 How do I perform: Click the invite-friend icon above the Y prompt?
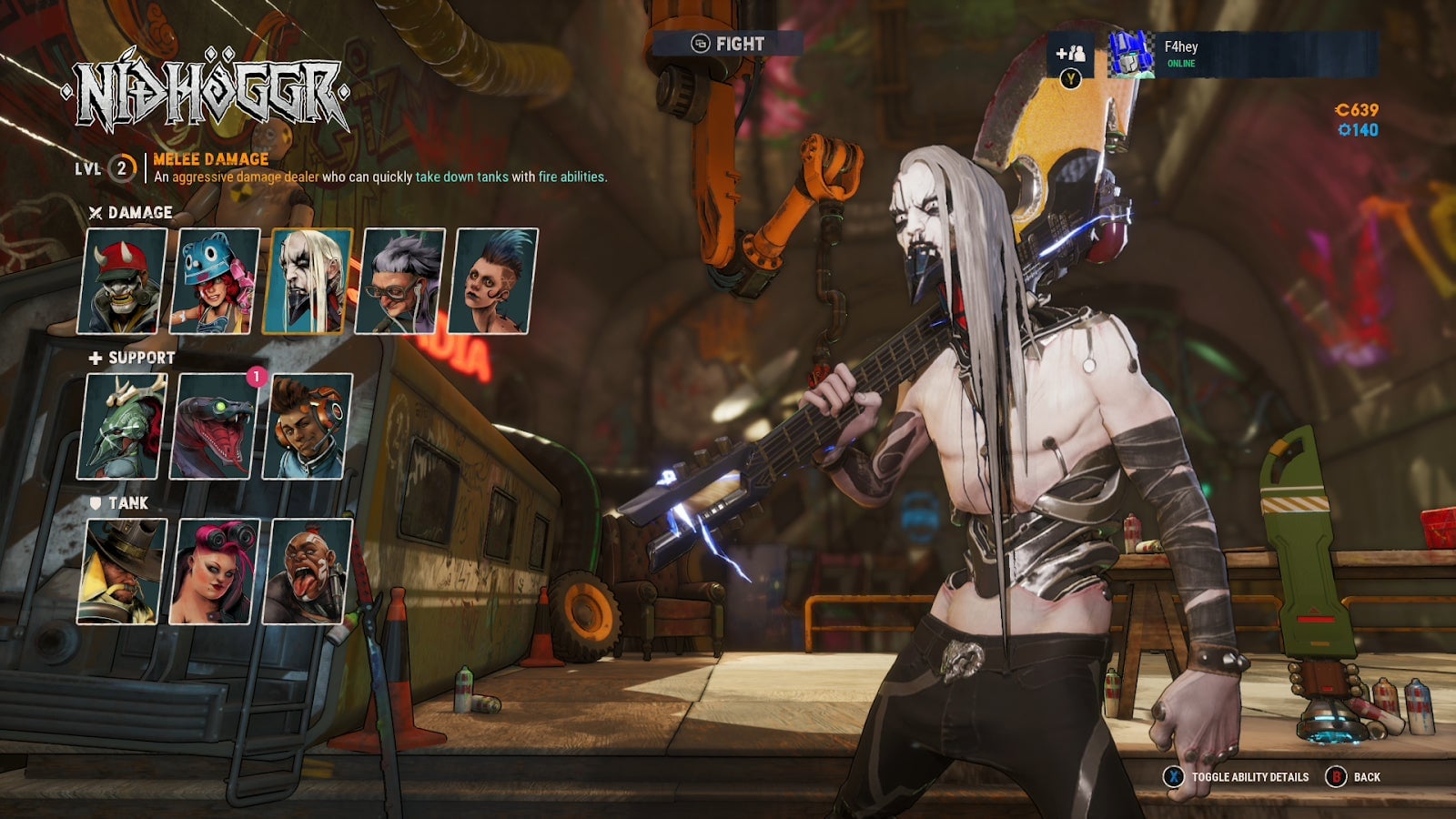[1073, 54]
